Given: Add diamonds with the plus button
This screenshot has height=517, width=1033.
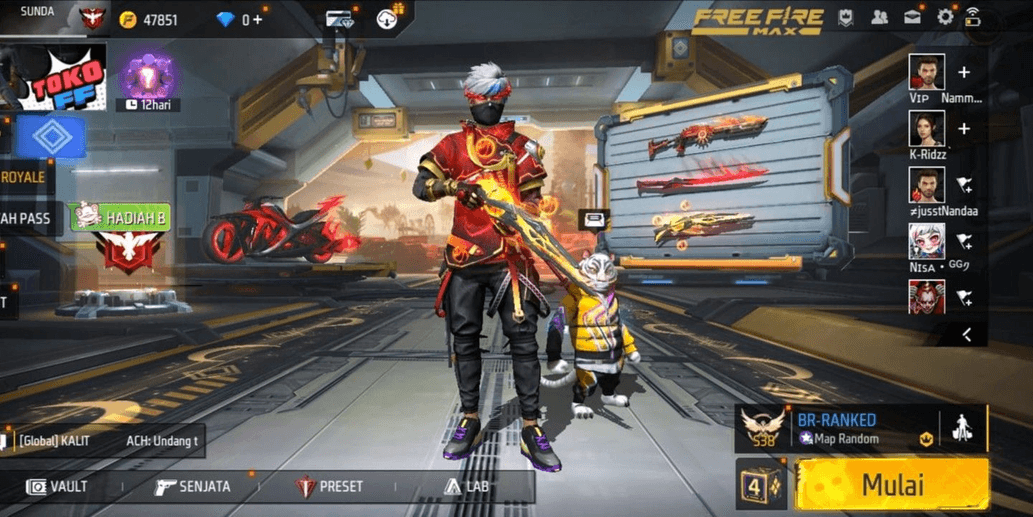Looking at the screenshot, I should click(x=257, y=20).
